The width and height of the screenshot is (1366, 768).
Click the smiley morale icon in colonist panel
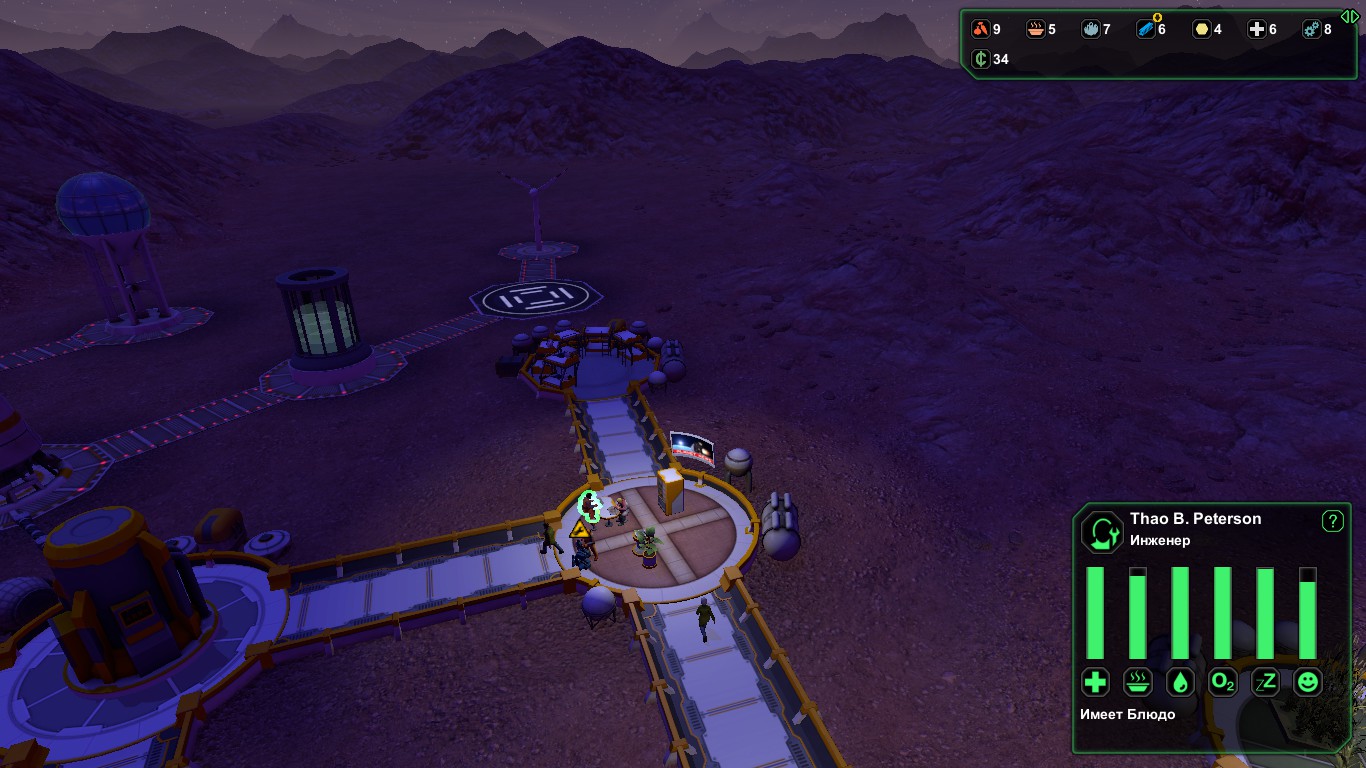click(x=1306, y=682)
